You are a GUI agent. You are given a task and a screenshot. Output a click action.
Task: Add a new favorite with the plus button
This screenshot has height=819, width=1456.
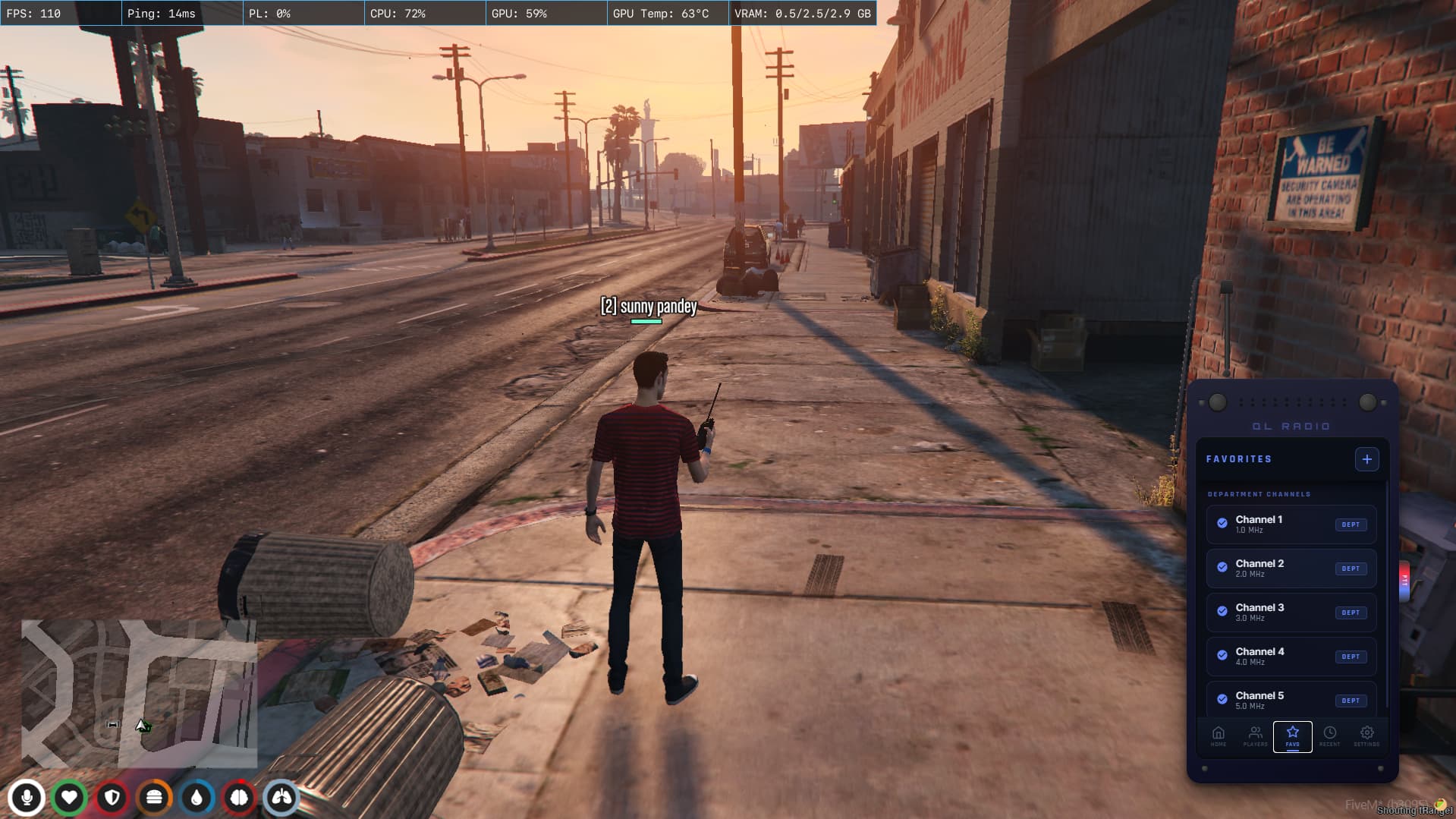click(1366, 459)
